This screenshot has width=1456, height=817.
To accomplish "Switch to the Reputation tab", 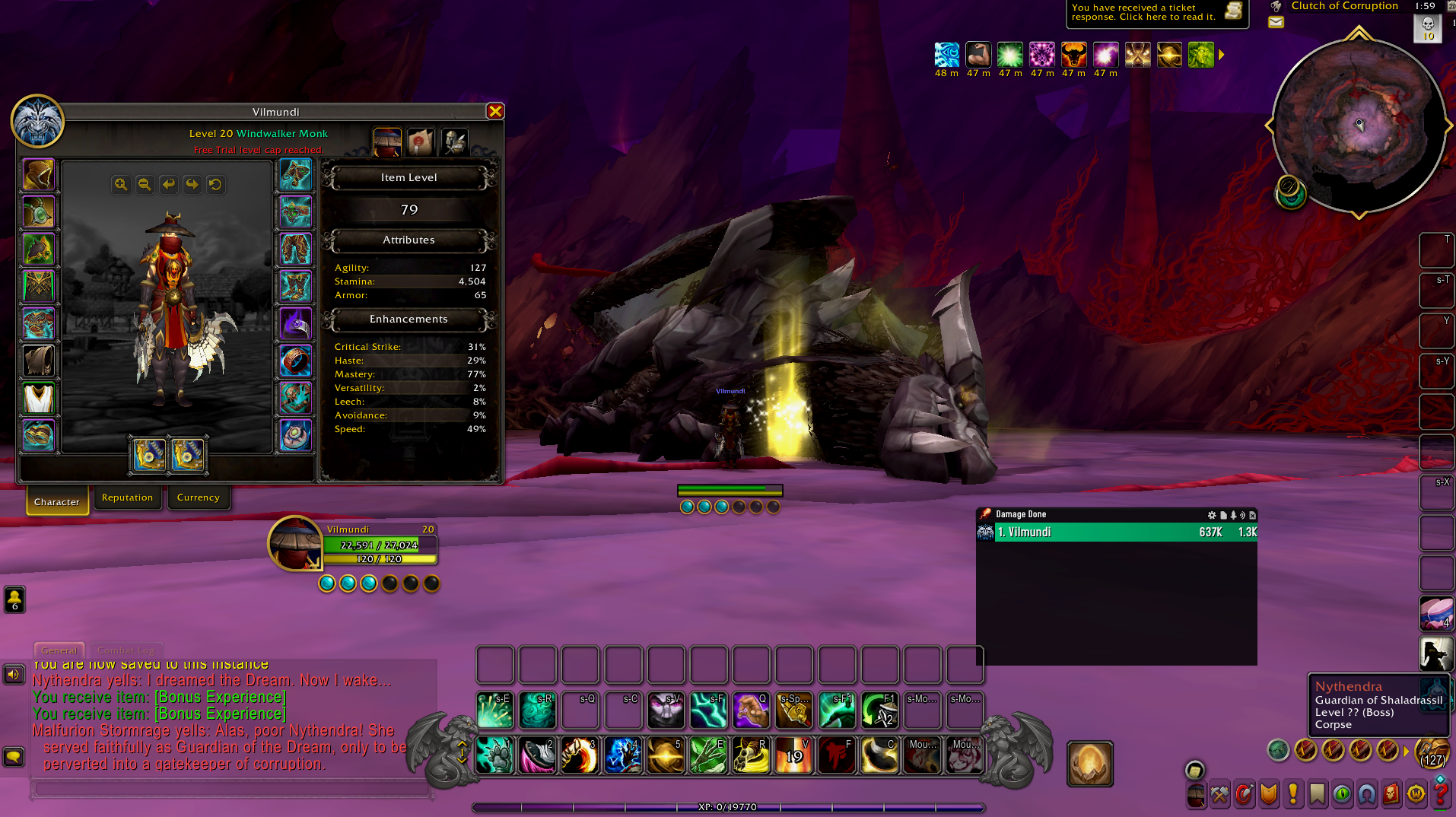I will (x=127, y=498).
